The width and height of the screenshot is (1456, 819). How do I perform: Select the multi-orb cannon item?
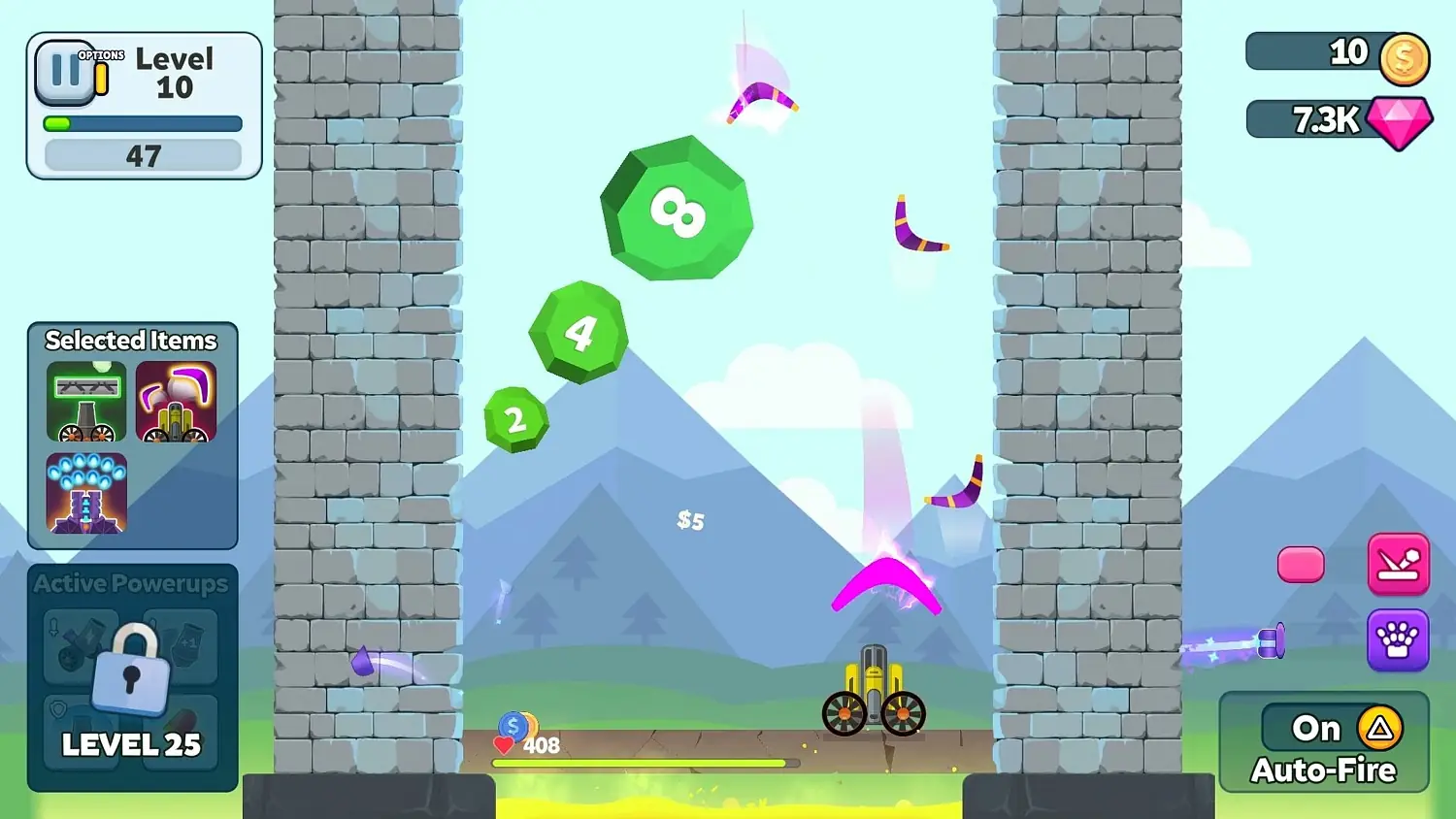click(86, 497)
